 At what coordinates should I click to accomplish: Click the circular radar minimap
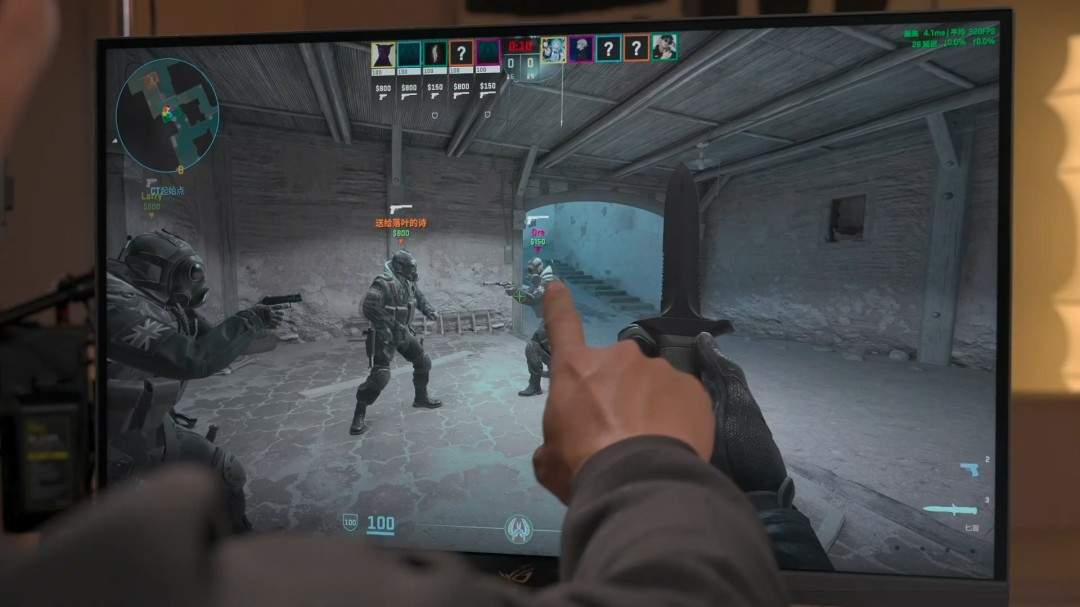click(x=167, y=115)
